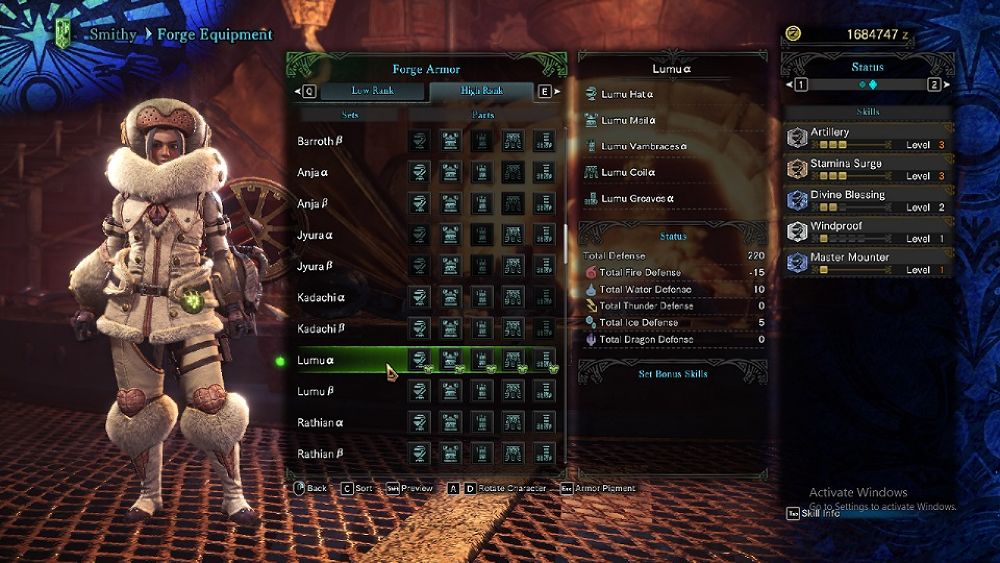Choose the Lumu Mail α piece
The width and height of the screenshot is (1000, 563).
pyautogui.click(x=627, y=121)
